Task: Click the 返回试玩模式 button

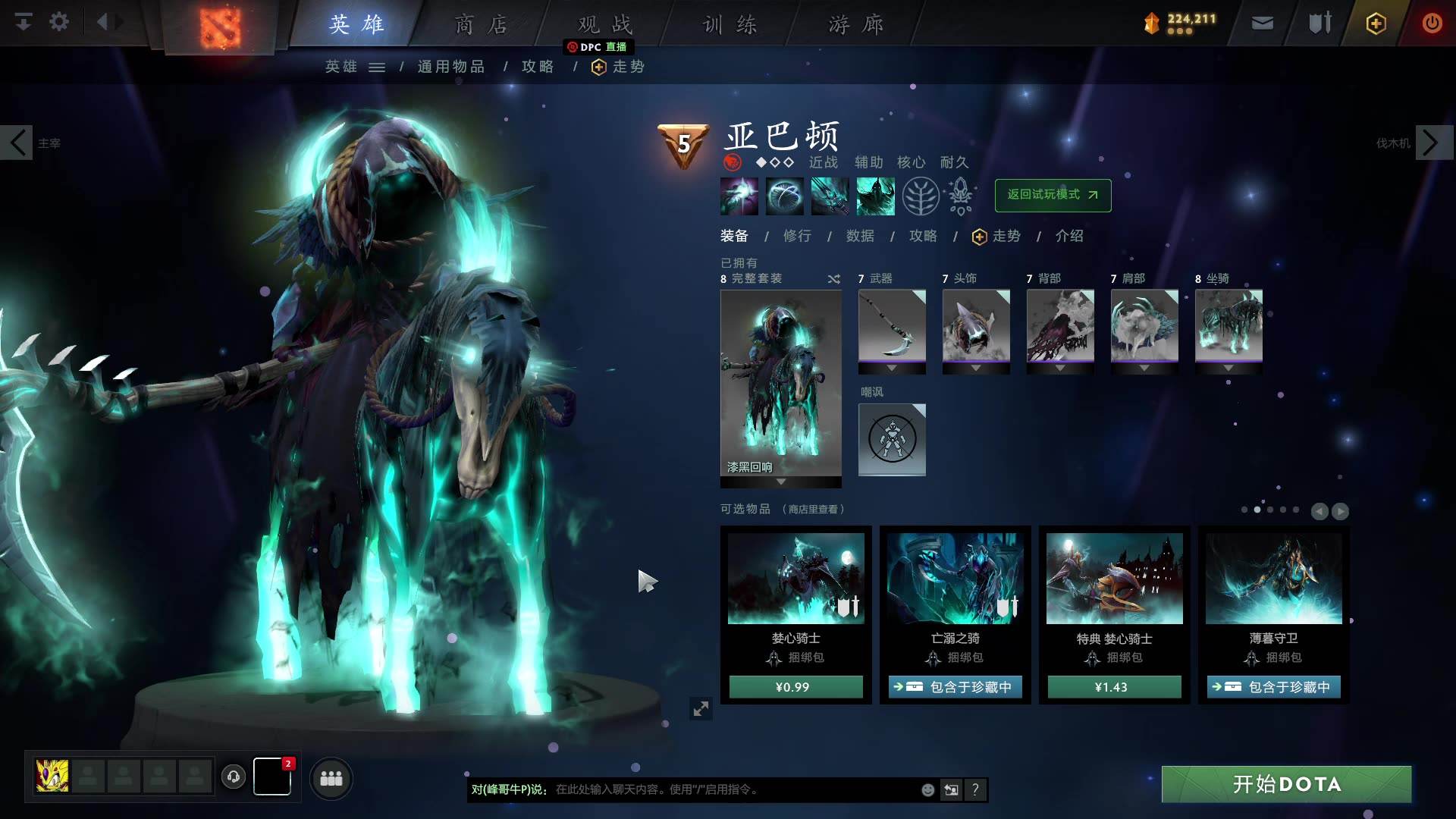Action: point(1053,195)
